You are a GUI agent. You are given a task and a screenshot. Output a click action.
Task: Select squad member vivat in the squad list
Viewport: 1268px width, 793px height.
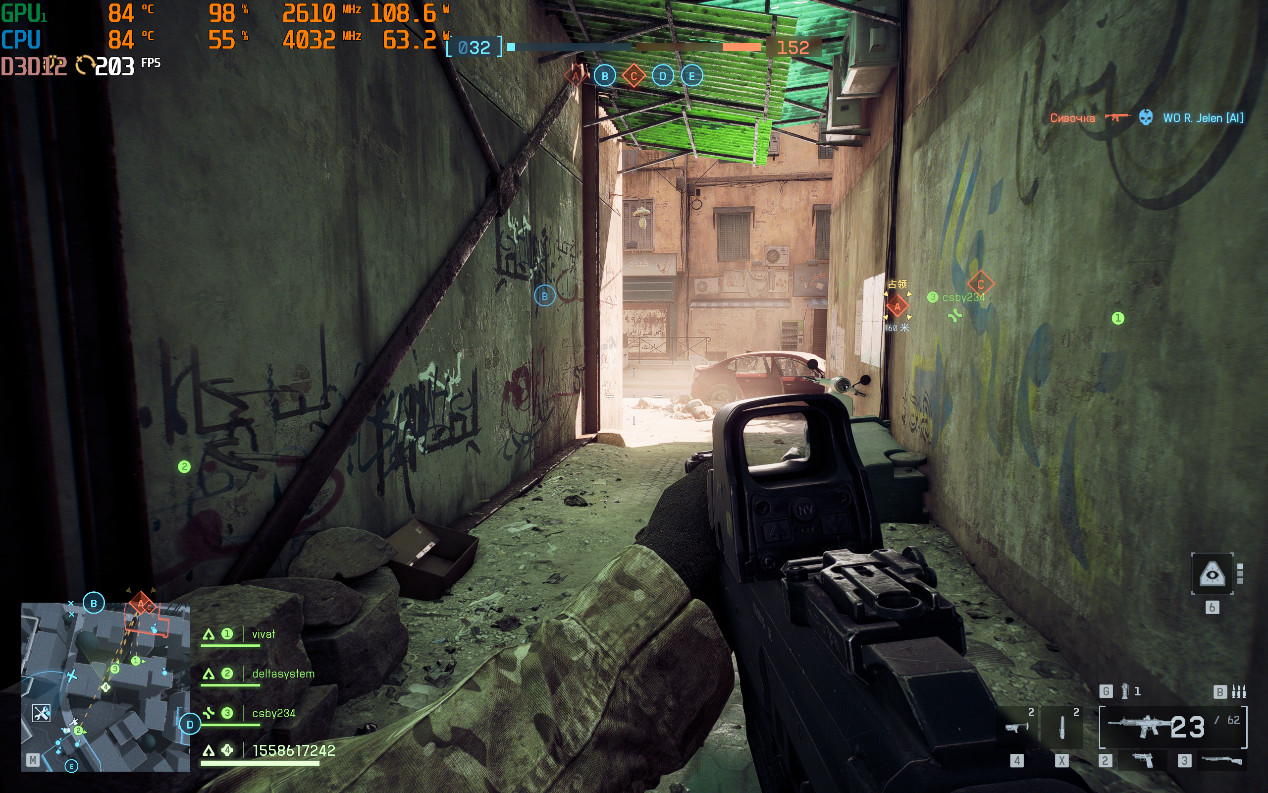pyautogui.click(x=263, y=634)
